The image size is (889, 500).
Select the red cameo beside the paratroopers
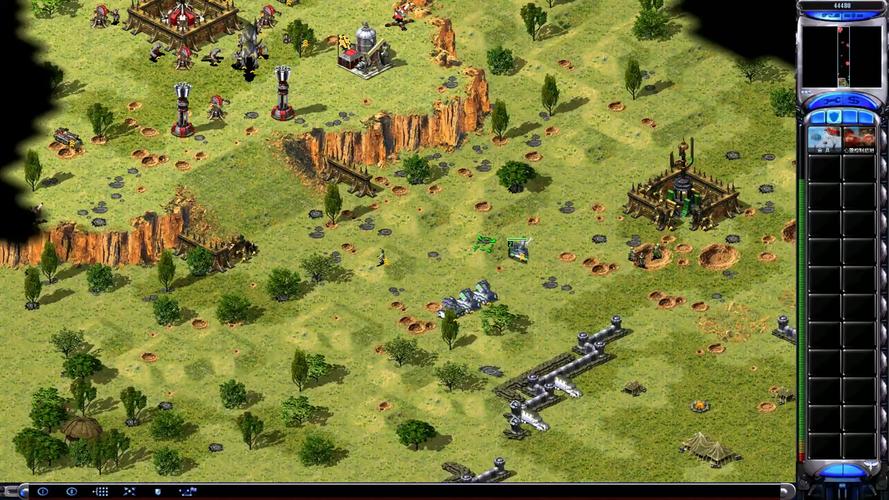click(858, 139)
